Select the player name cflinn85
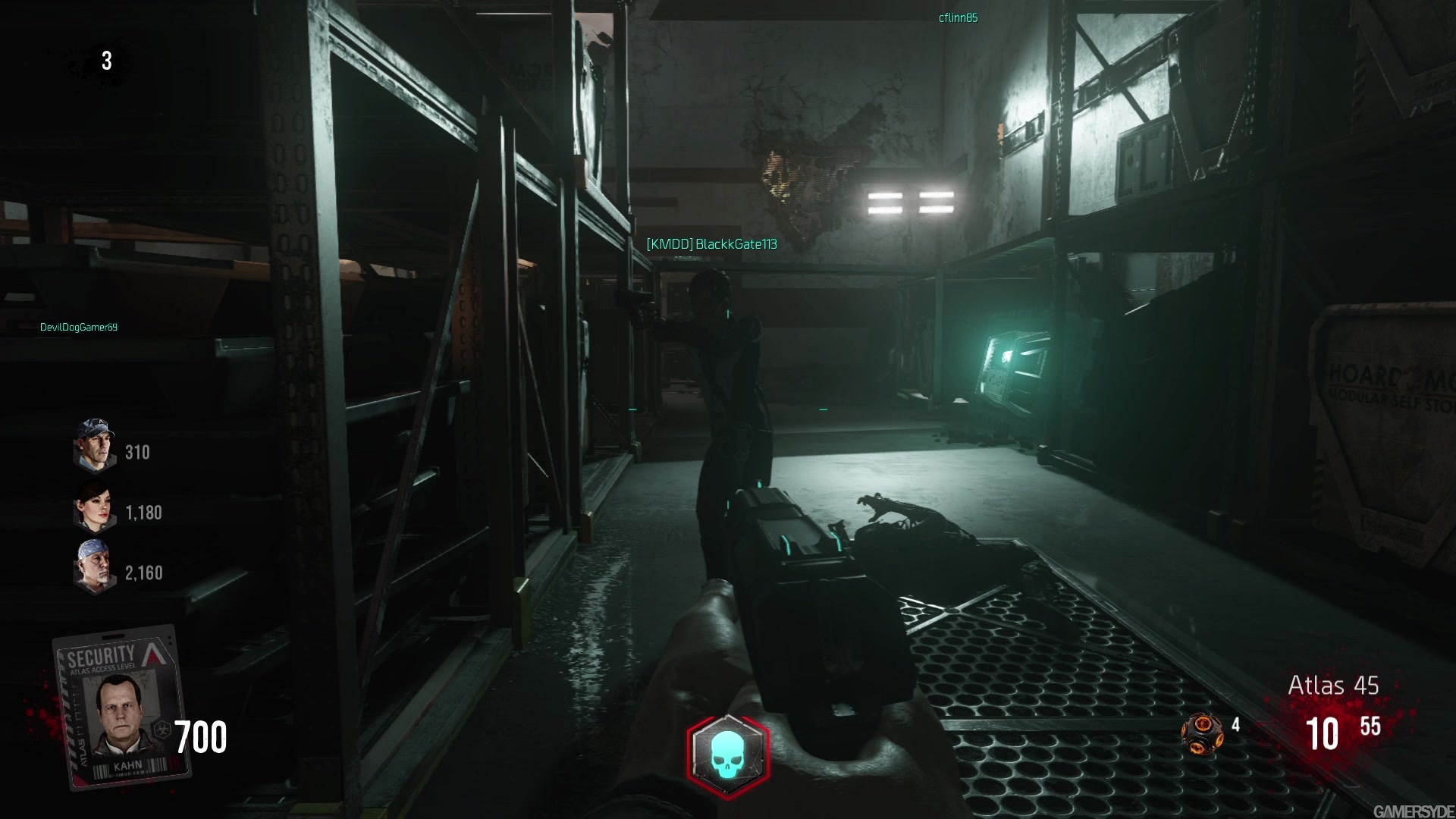 [x=958, y=17]
